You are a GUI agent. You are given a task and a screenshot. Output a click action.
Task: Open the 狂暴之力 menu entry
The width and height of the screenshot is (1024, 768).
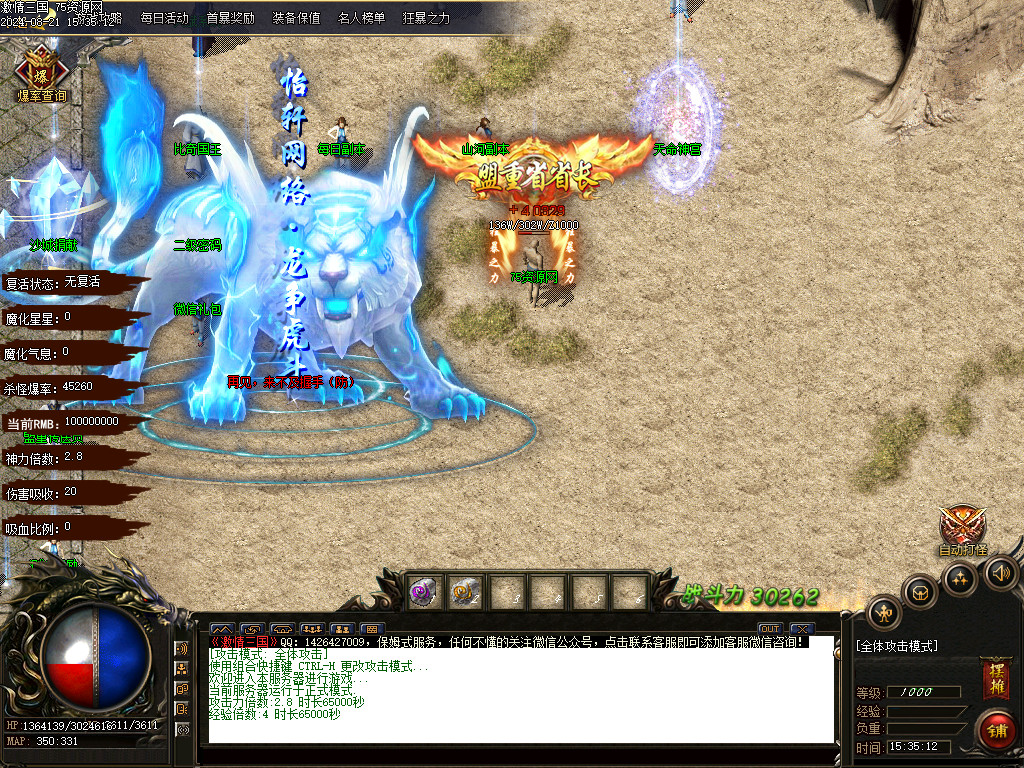tap(426, 18)
